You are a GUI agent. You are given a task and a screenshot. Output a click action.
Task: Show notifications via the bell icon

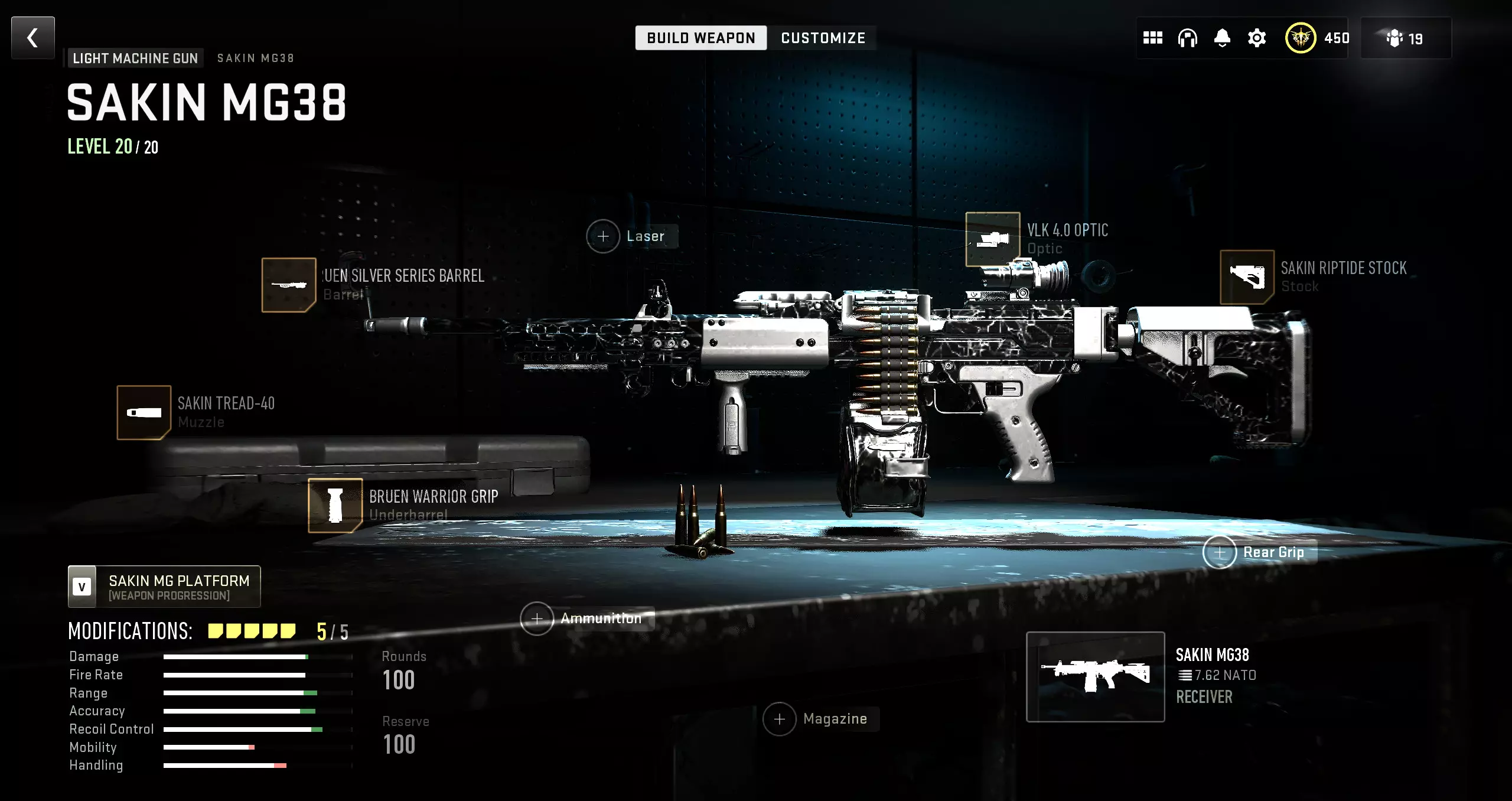(1222, 38)
